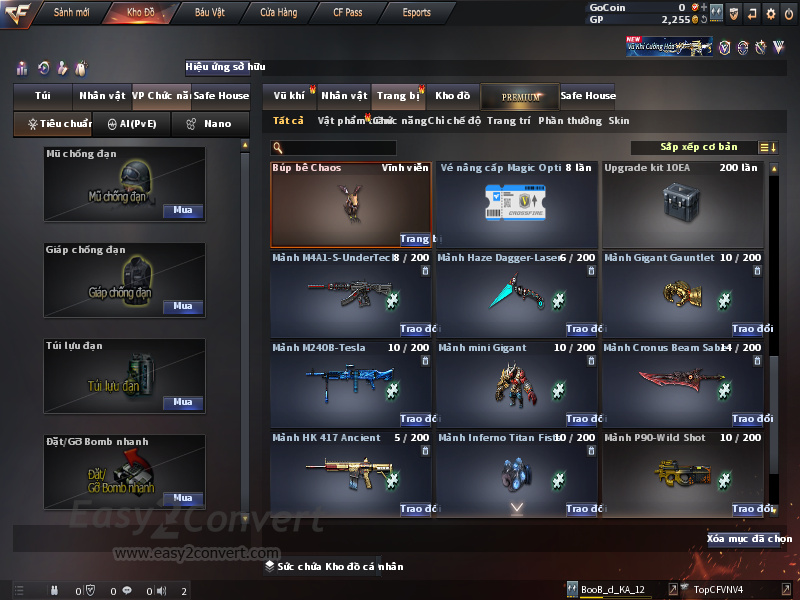Filter inventory to Skin items
Screen dimensions: 800x600
pos(619,121)
